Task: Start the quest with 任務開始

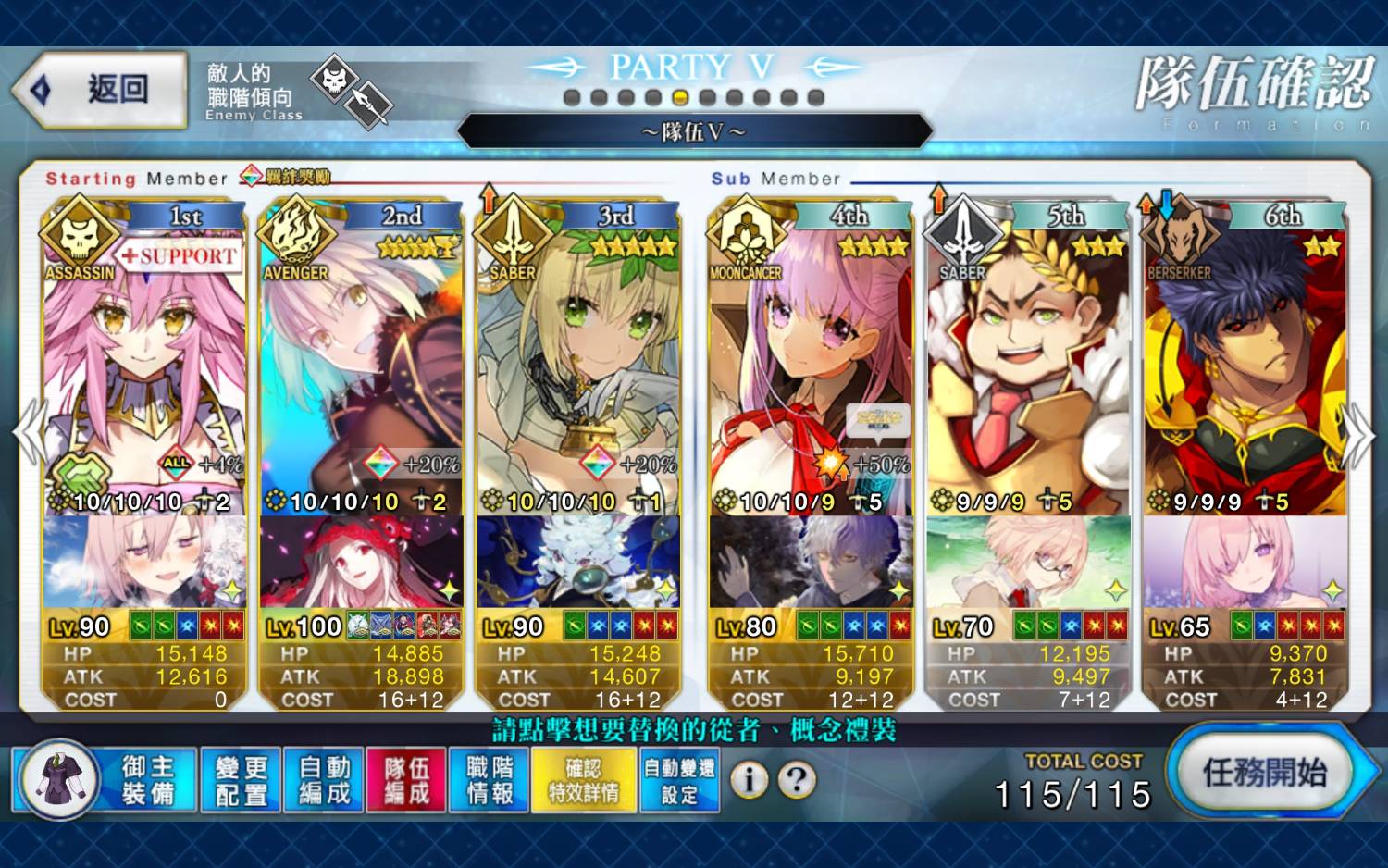Action: (x=1264, y=772)
